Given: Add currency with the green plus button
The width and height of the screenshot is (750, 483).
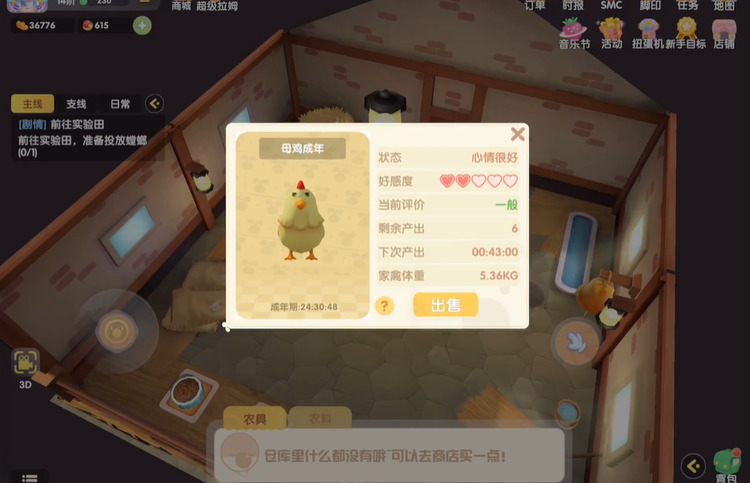Looking at the screenshot, I should (142, 25).
